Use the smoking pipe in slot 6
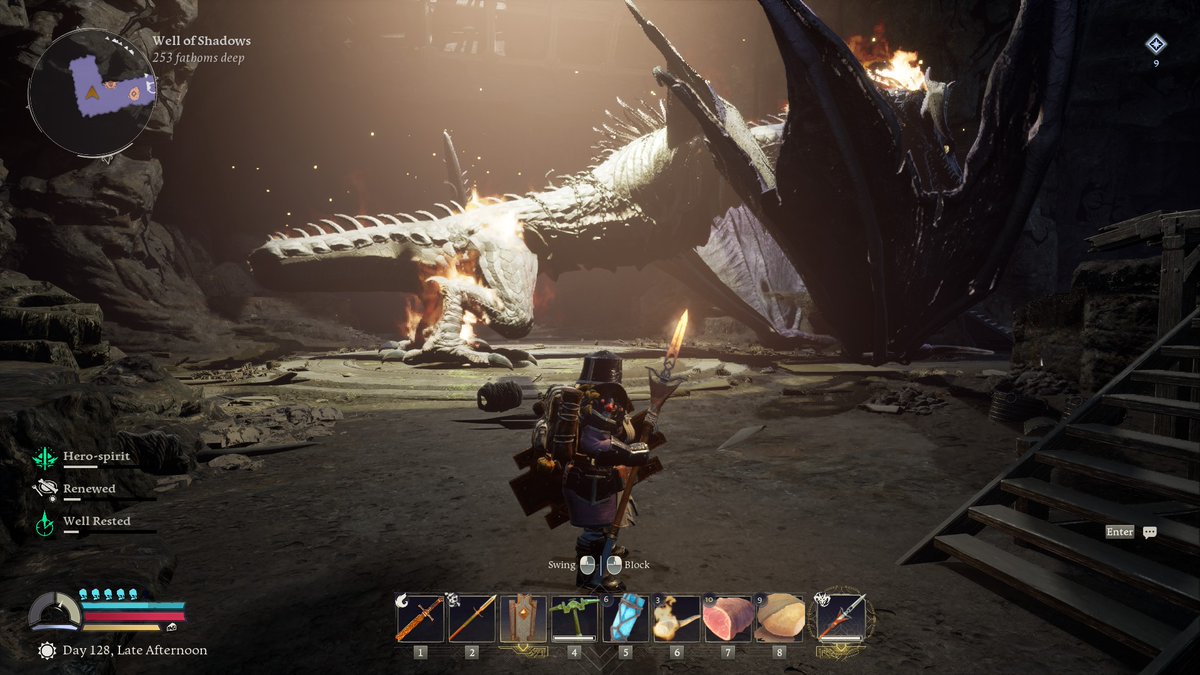 point(676,618)
